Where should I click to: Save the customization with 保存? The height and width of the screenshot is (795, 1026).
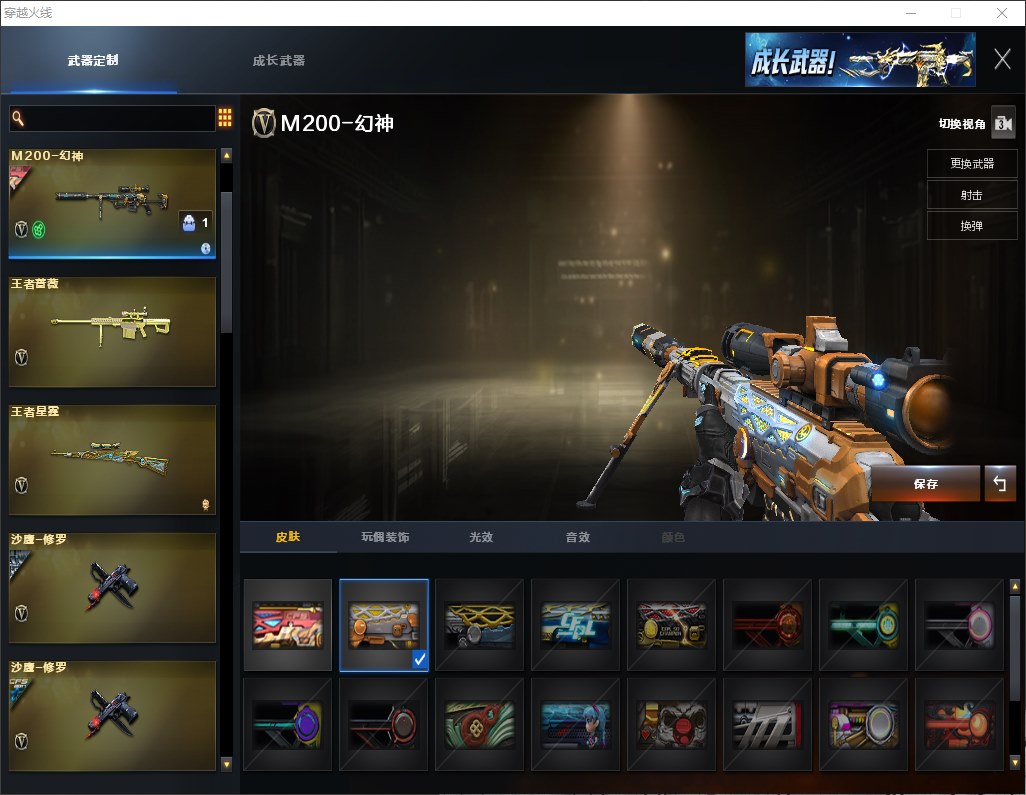pos(925,484)
